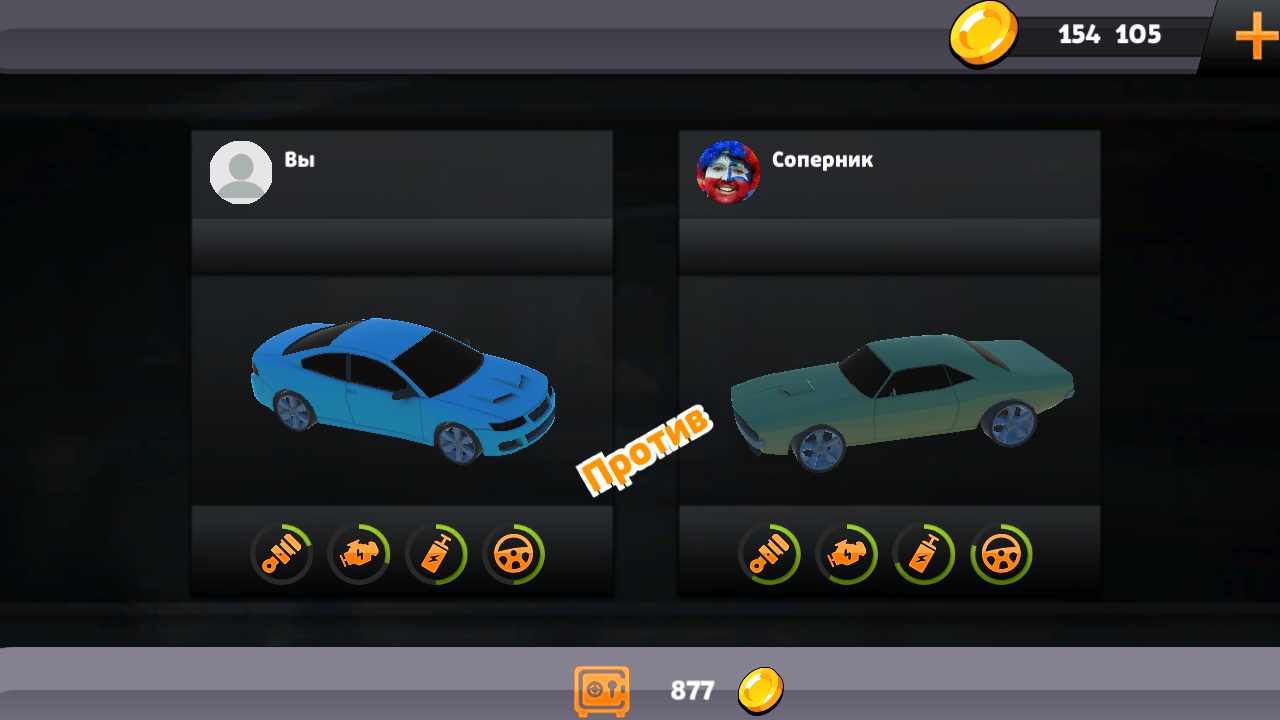Select your car's steering wheel stat icon
The width and height of the screenshot is (1280, 720).
click(514, 553)
